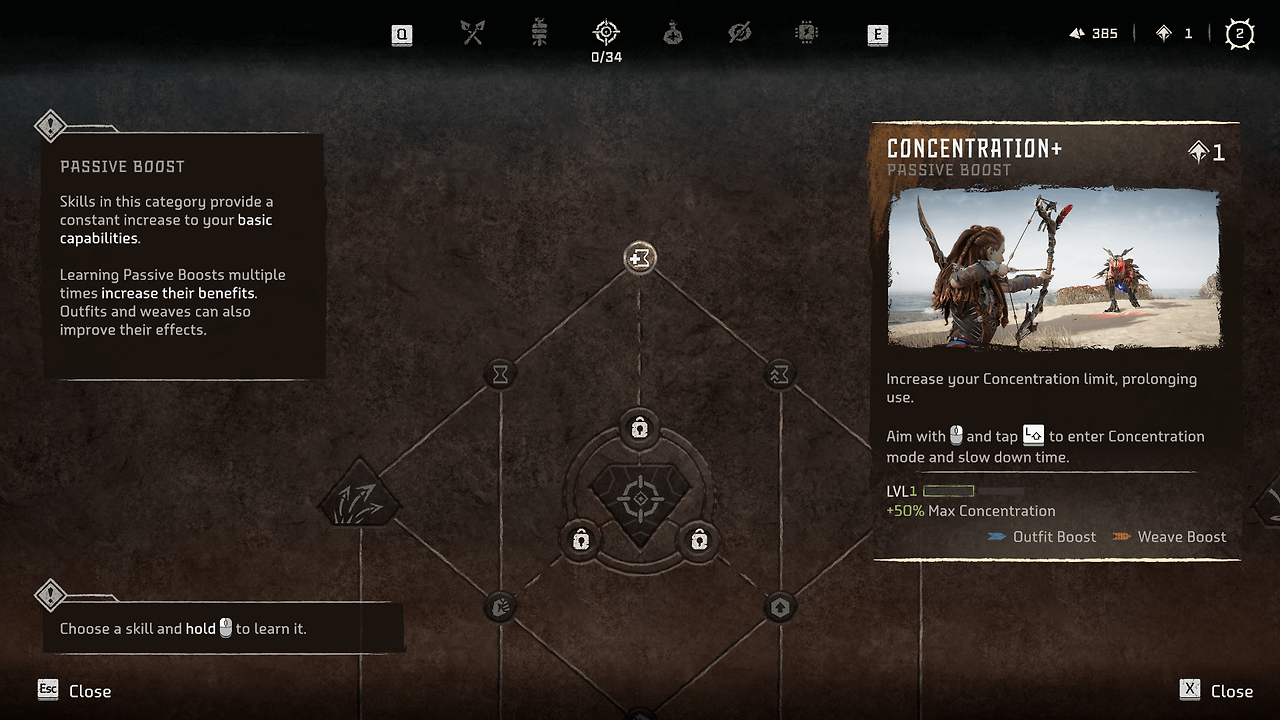
Task: Open the Machine Master chip tab
Action: [806, 34]
